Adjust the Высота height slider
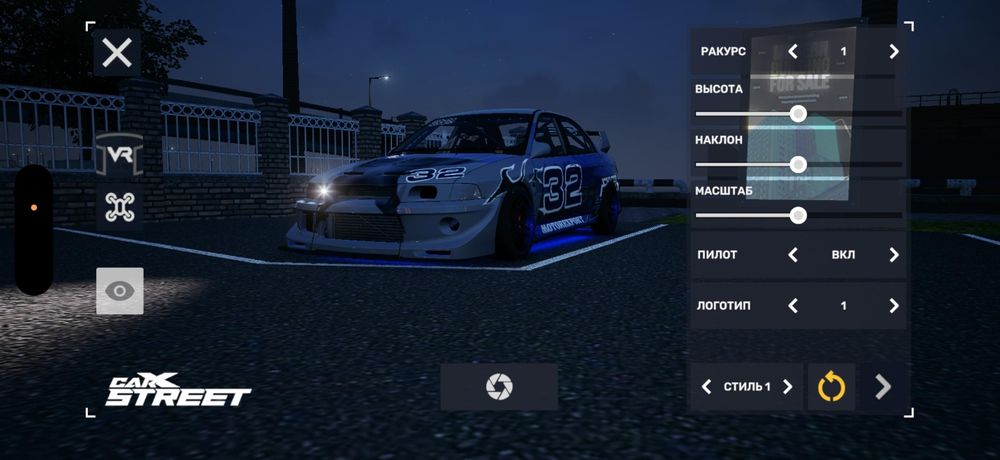 pyautogui.click(x=798, y=114)
